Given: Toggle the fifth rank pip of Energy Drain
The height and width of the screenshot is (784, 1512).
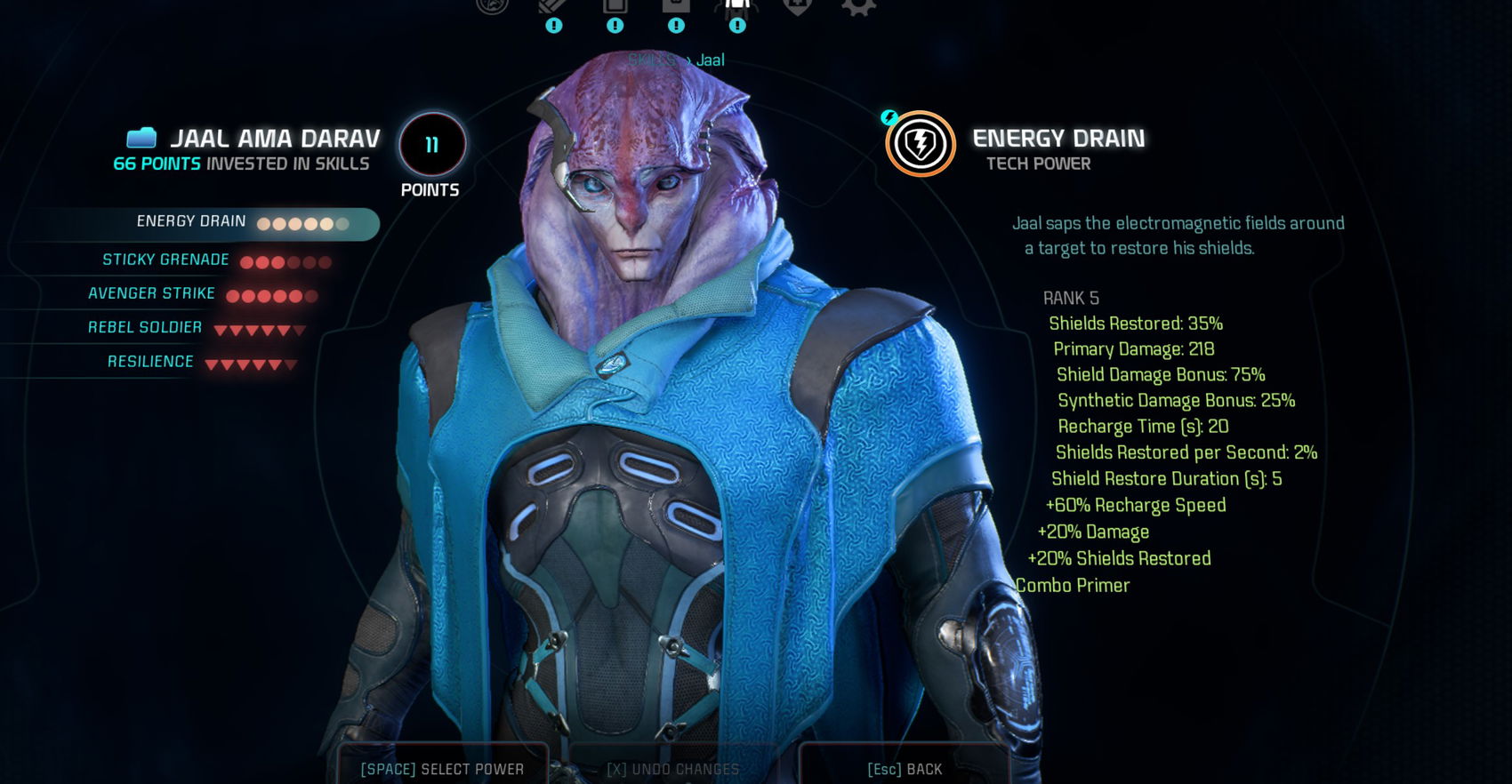Looking at the screenshot, I should click(x=327, y=224).
